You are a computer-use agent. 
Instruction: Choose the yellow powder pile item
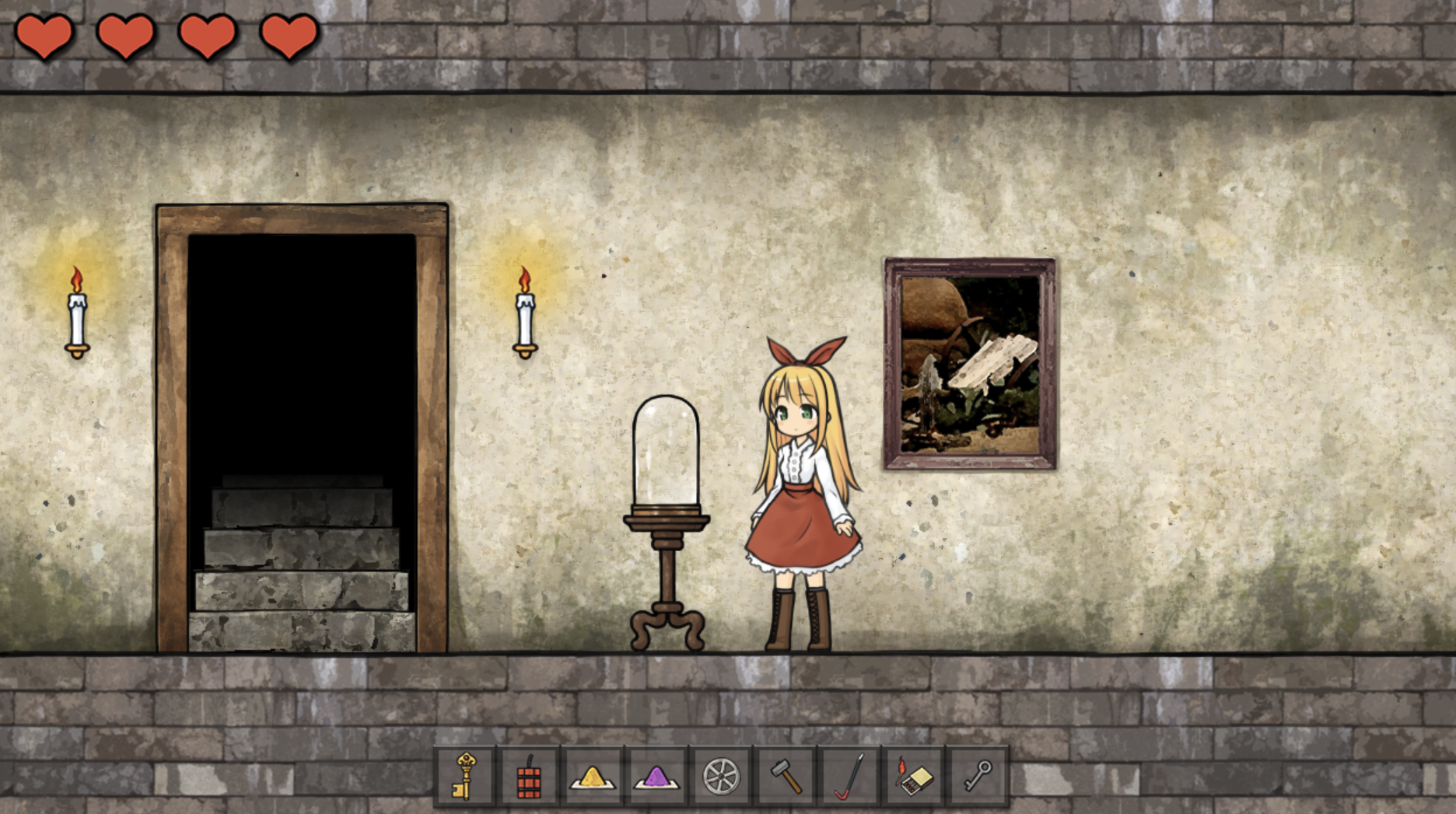coord(593,776)
